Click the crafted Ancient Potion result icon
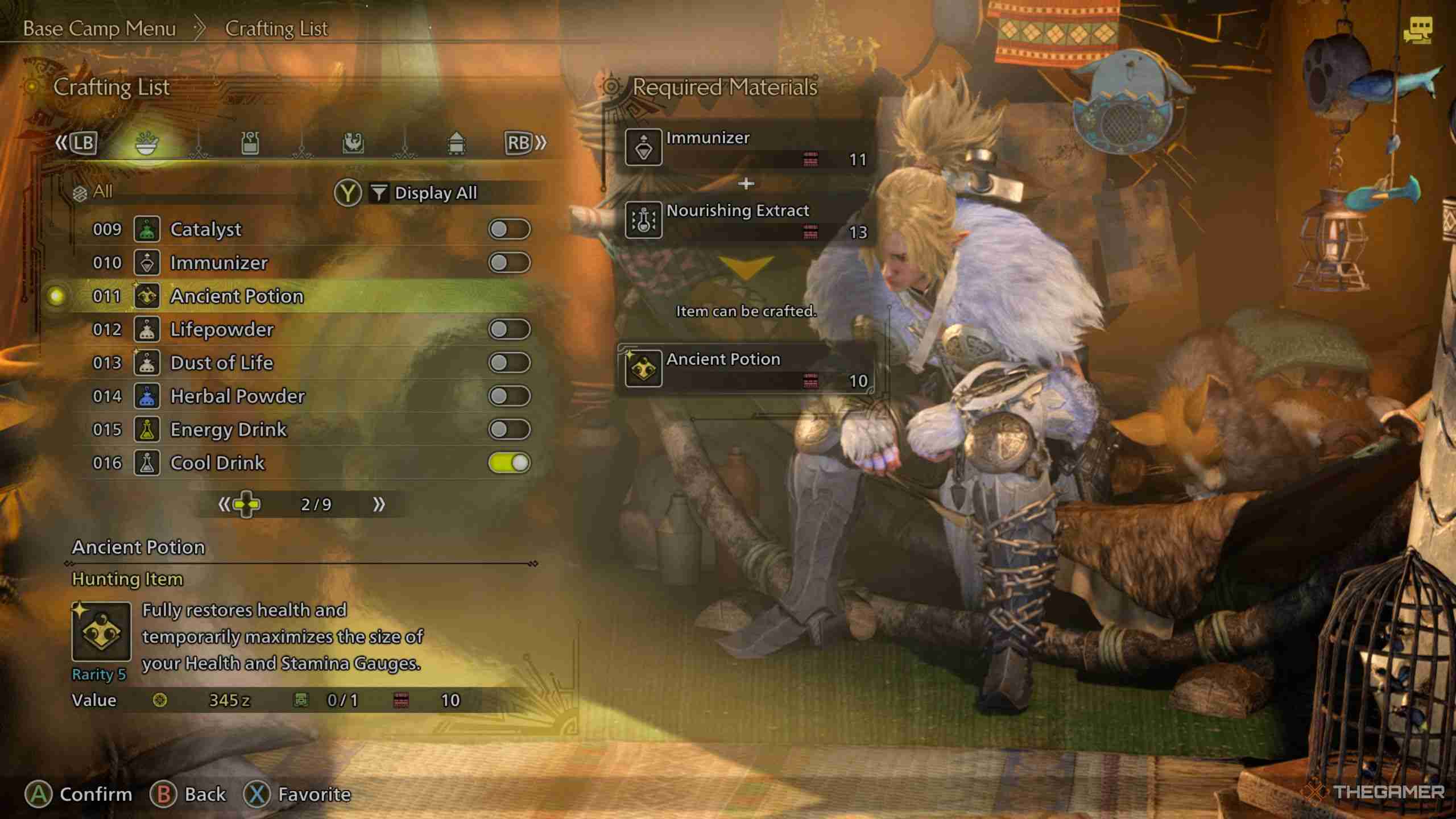Screen dimensions: 1456x819 coord(643,370)
